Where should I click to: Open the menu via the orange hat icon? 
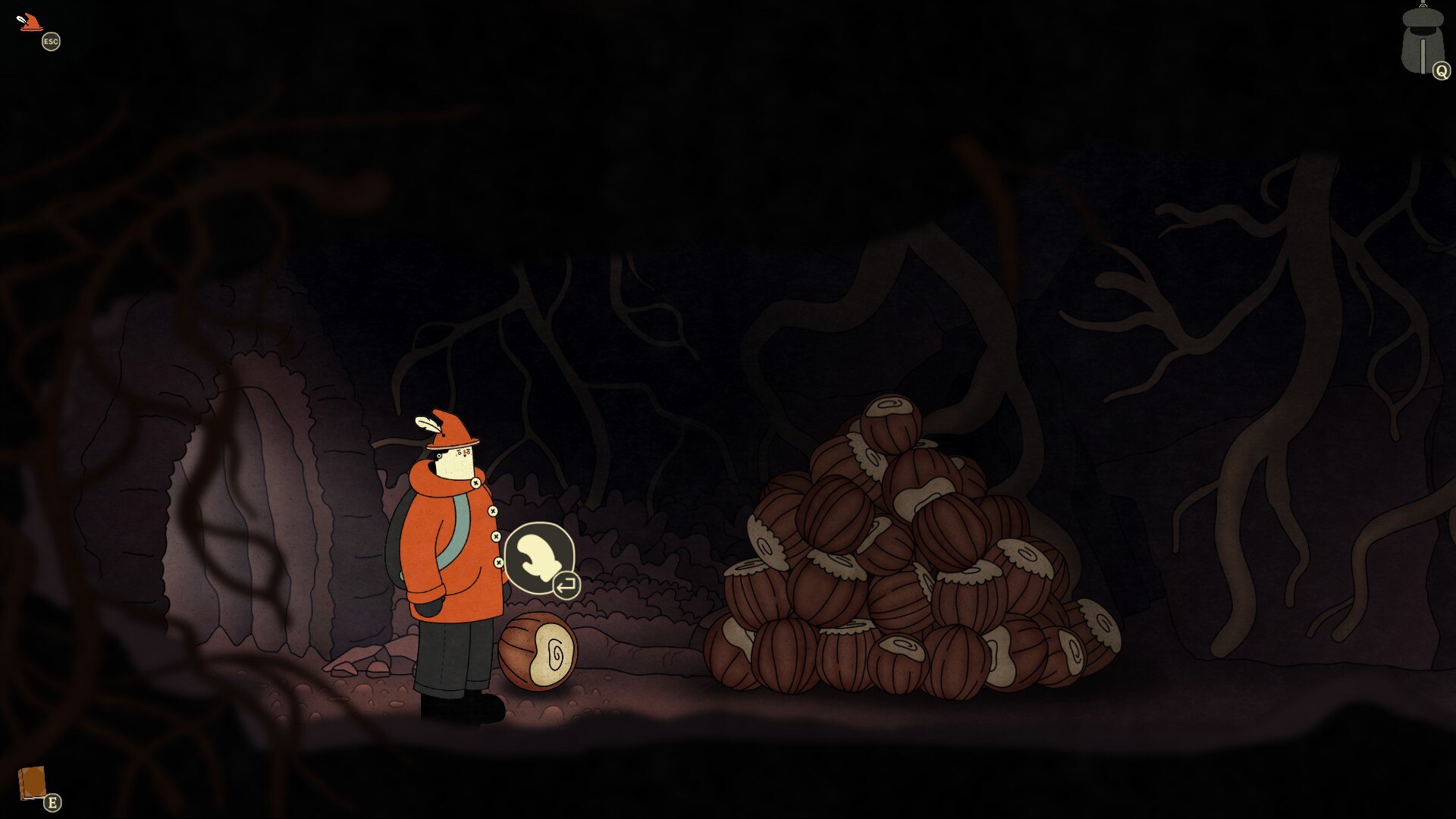[30, 23]
